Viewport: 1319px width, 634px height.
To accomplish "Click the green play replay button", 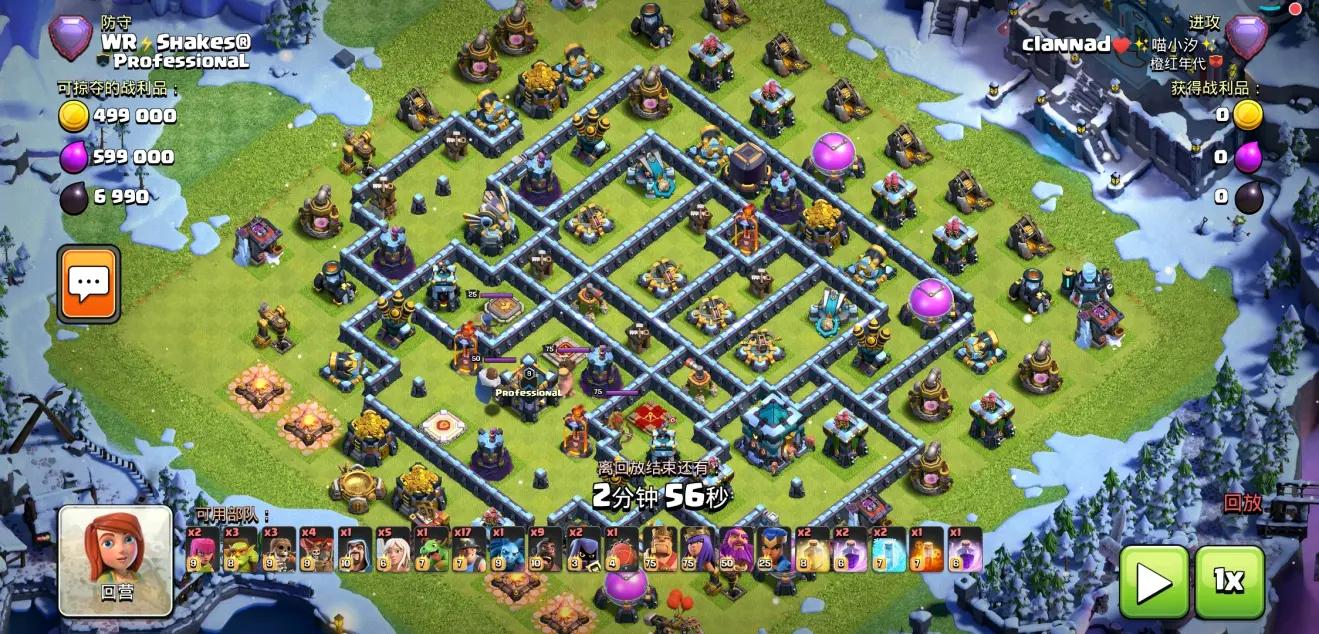I will (1154, 581).
